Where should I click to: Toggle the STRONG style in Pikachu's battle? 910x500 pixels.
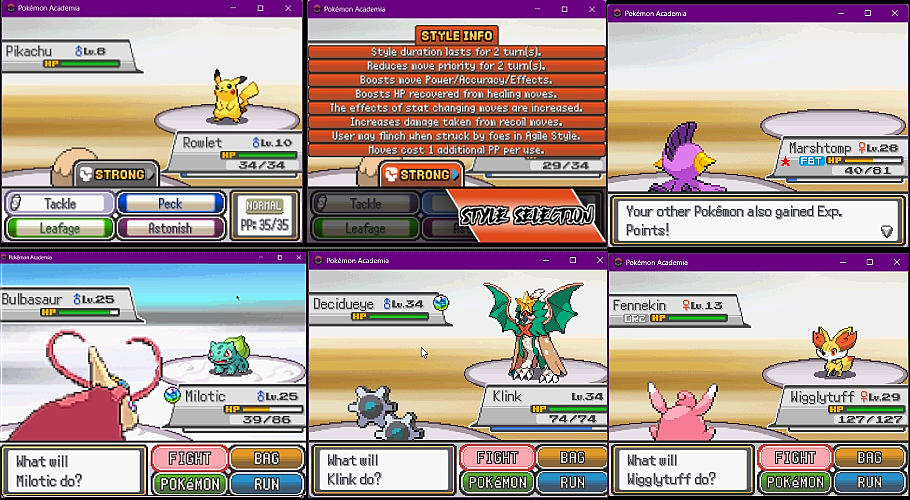(116, 175)
